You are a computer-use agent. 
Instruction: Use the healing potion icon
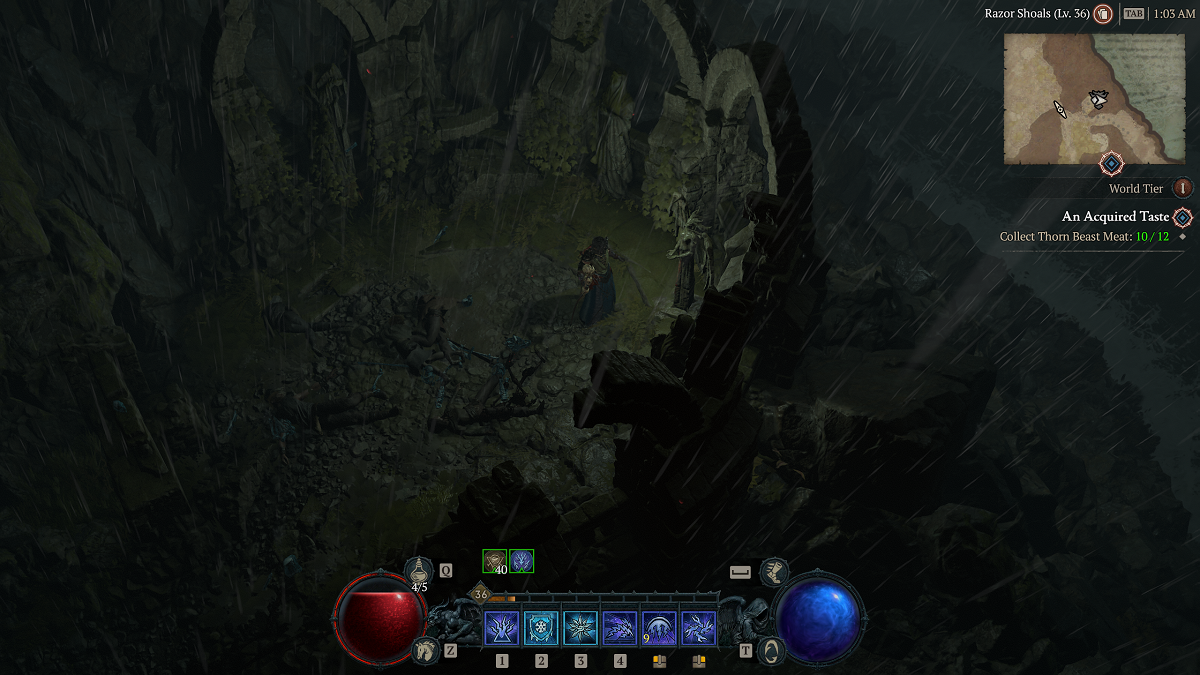pyautogui.click(x=419, y=571)
